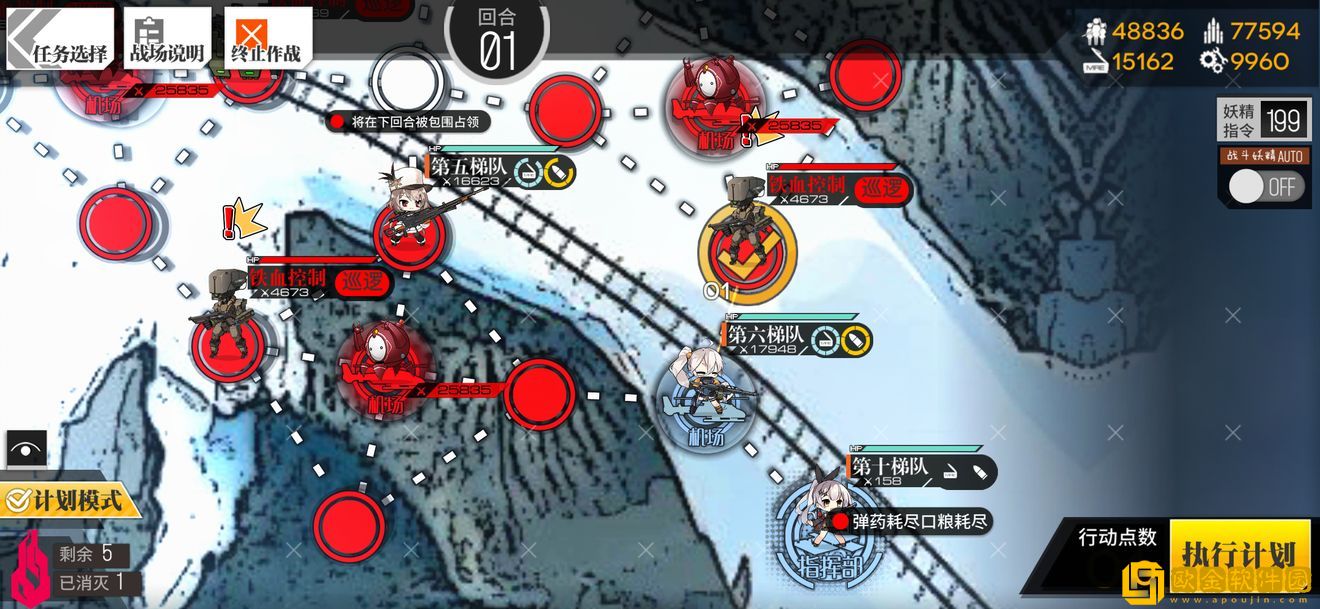
Task: Open the 妖精指令 fairy command counter
Action: click(1264, 121)
